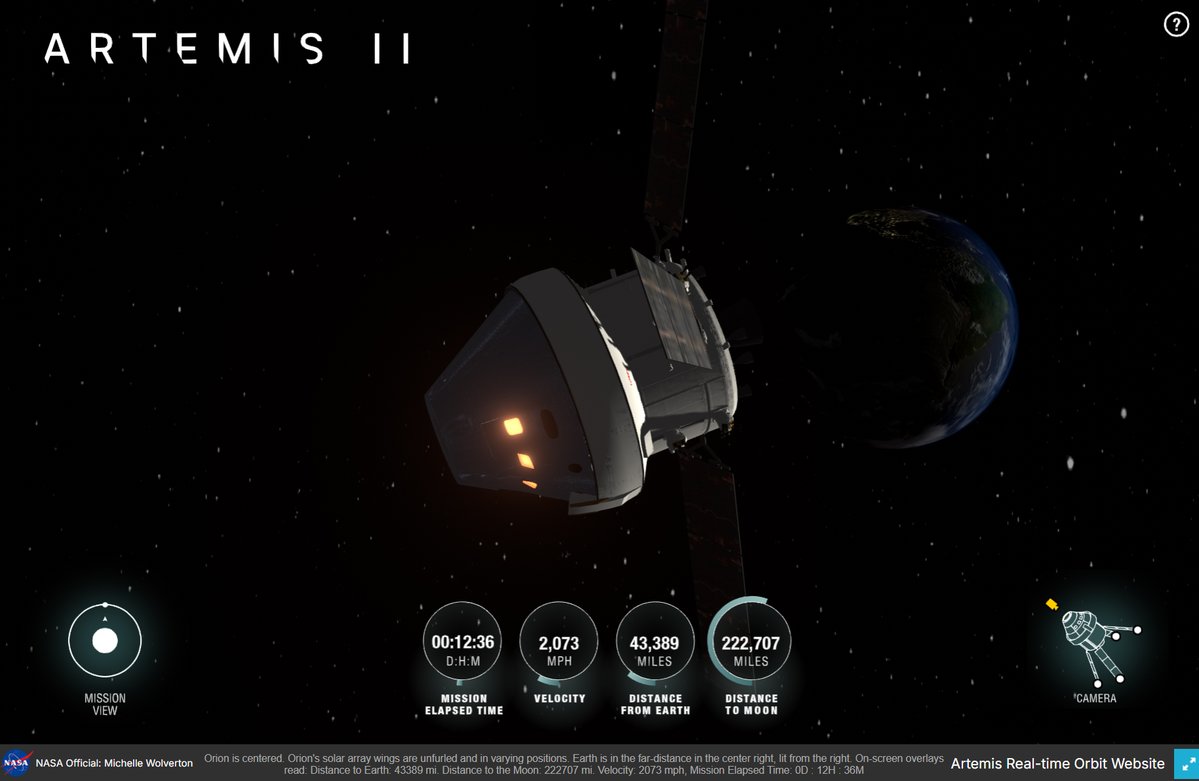The width and height of the screenshot is (1199, 781).
Task: Open the Camera spacecraft view control
Action: (1096, 639)
